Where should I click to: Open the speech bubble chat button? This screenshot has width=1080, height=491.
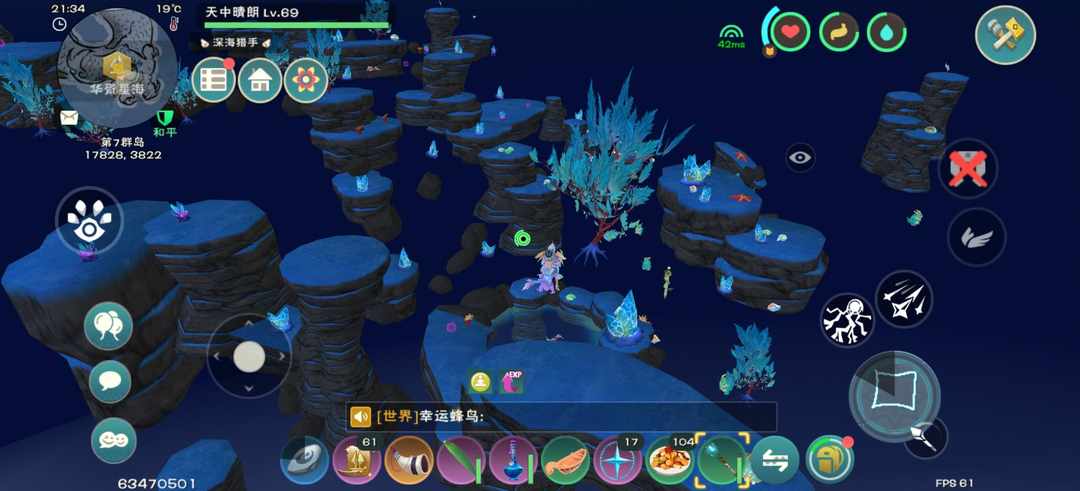point(110,381)
